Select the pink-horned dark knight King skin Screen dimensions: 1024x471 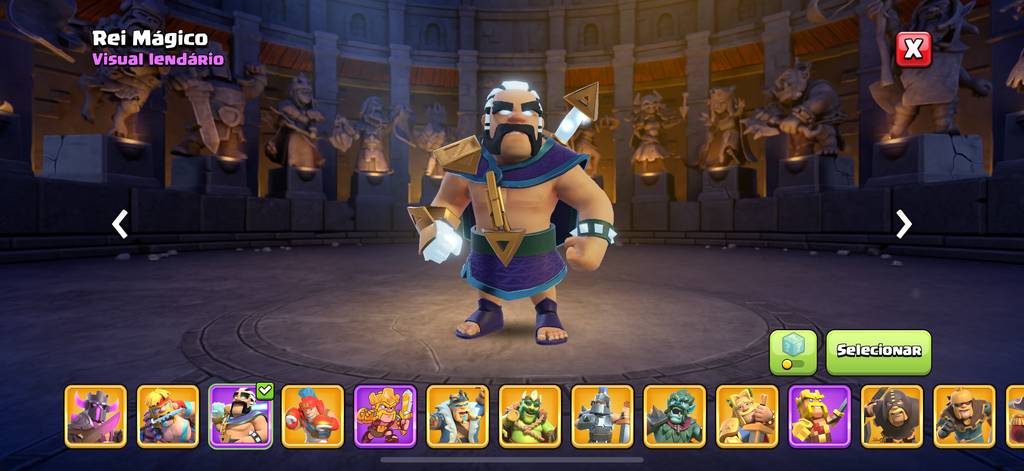point(96,415)
